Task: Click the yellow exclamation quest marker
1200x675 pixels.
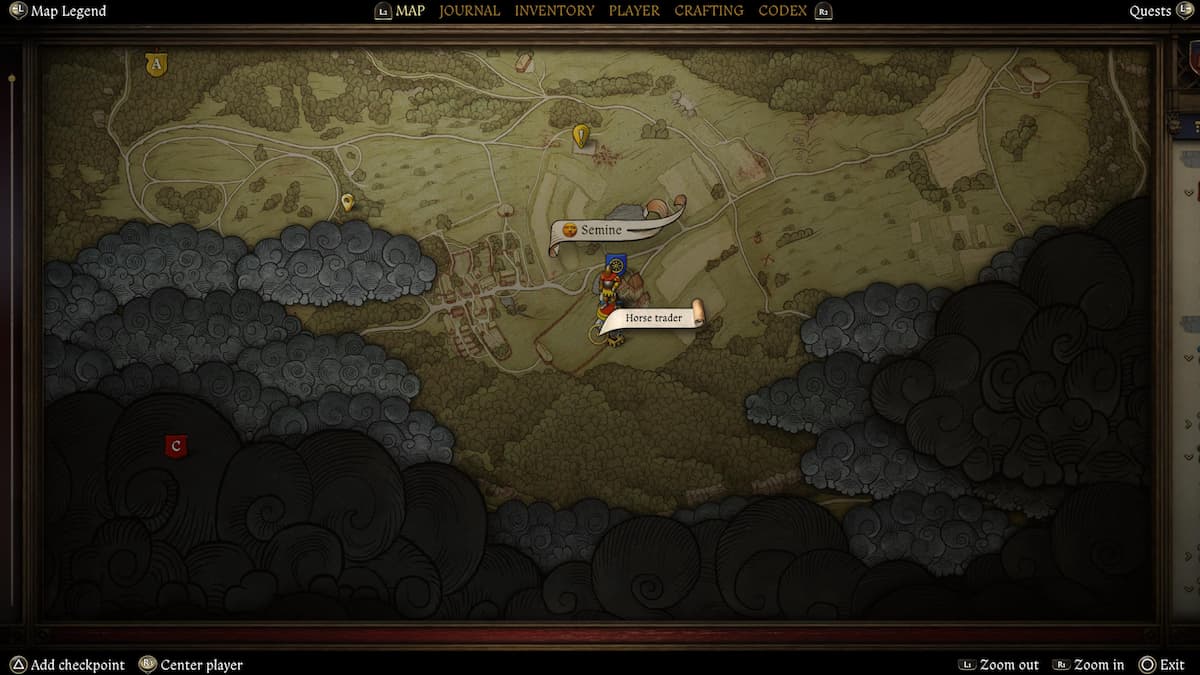Action: click(581, 135)
